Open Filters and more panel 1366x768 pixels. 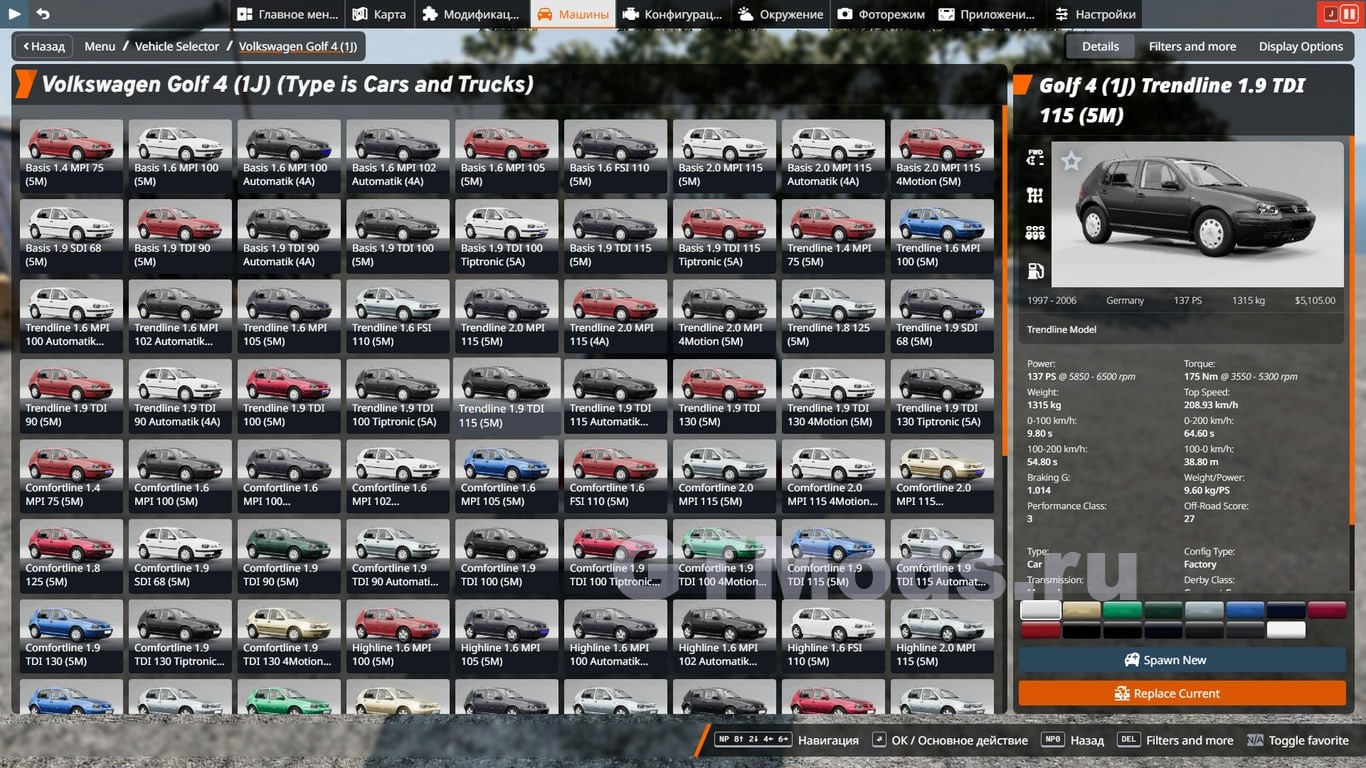click(1192, 46)
